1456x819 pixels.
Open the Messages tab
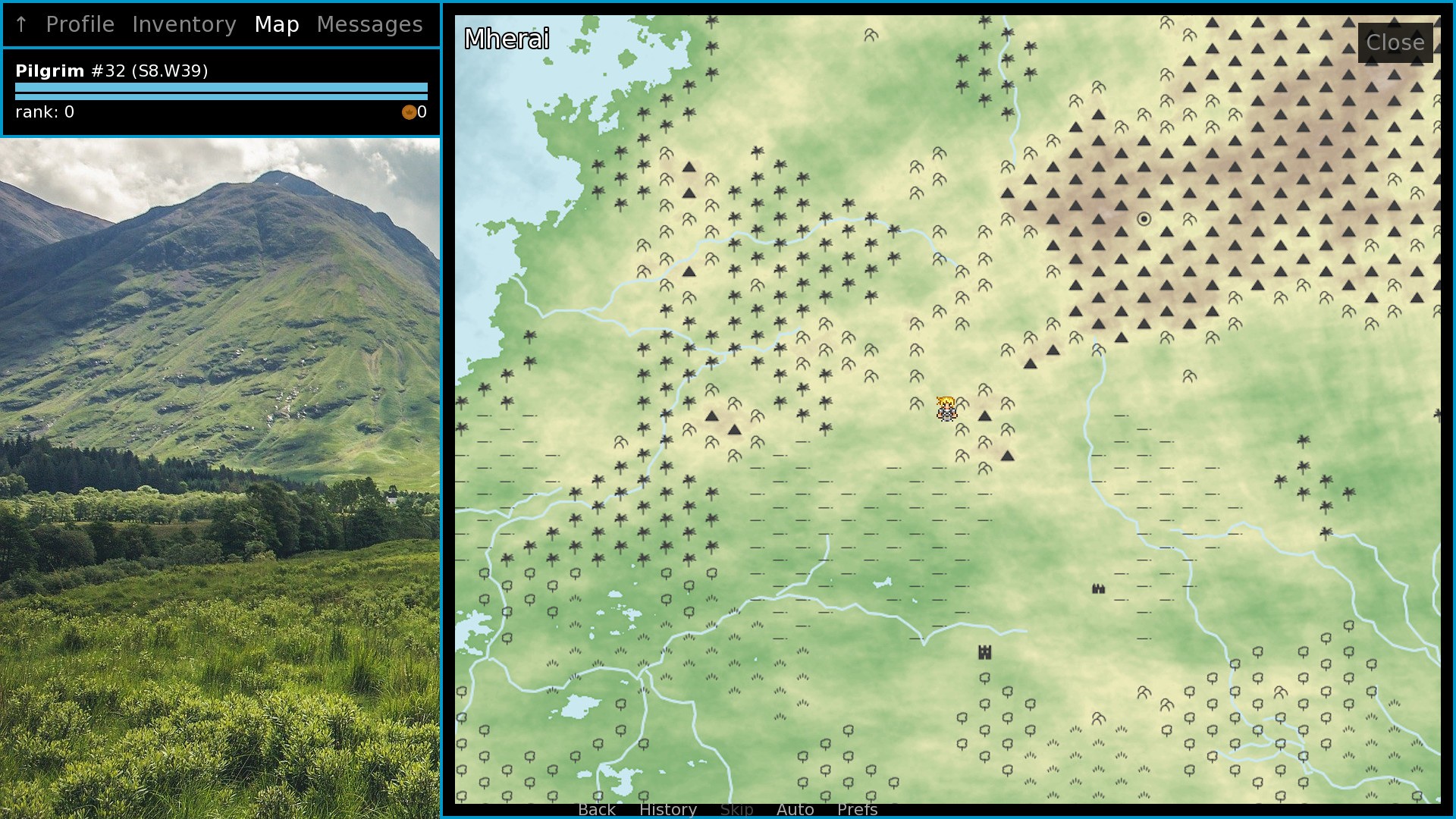[370, 24]
